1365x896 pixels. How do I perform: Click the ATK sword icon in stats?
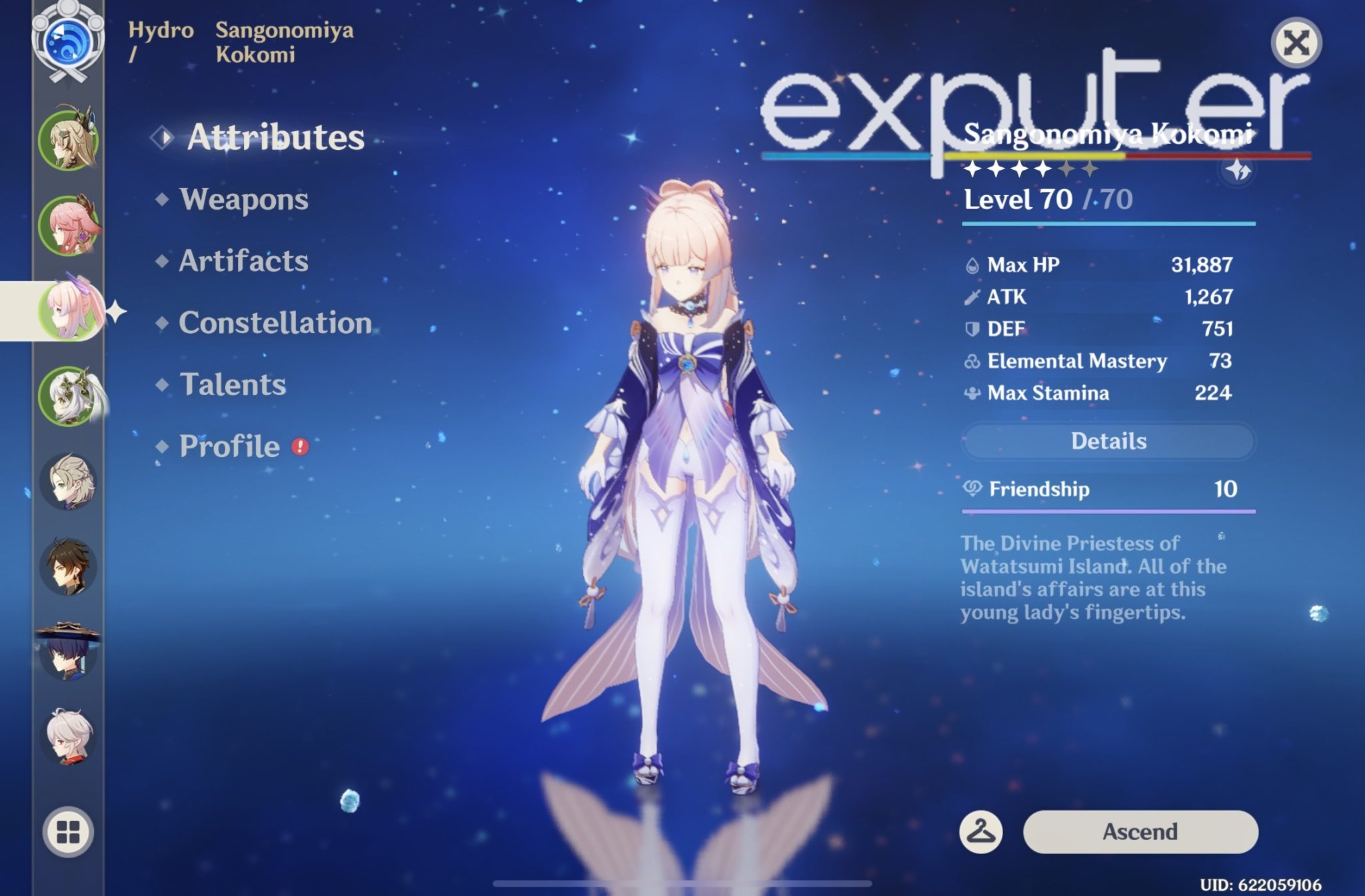point(972,296)
